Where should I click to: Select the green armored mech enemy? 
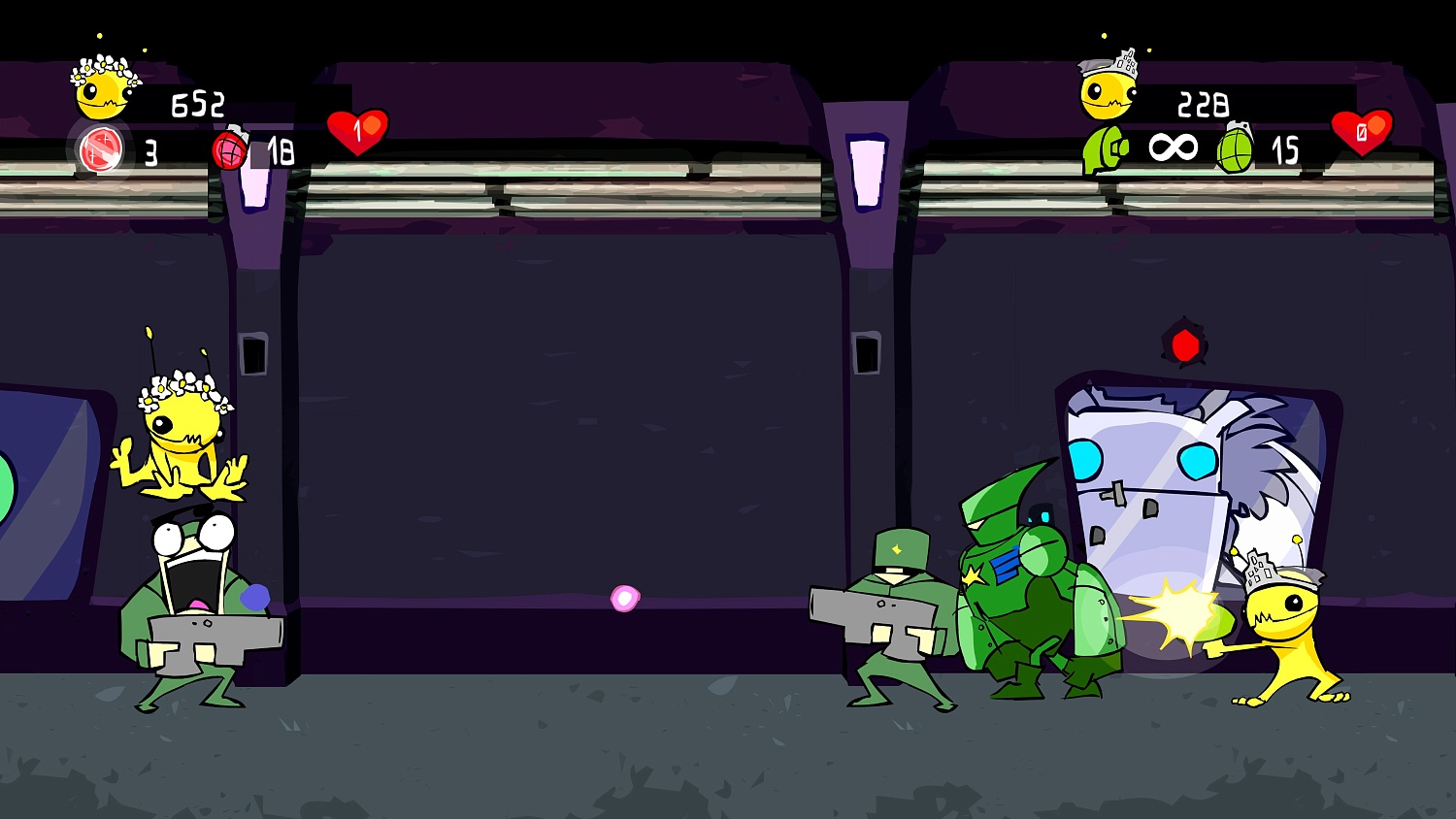tap(1034, 573)
